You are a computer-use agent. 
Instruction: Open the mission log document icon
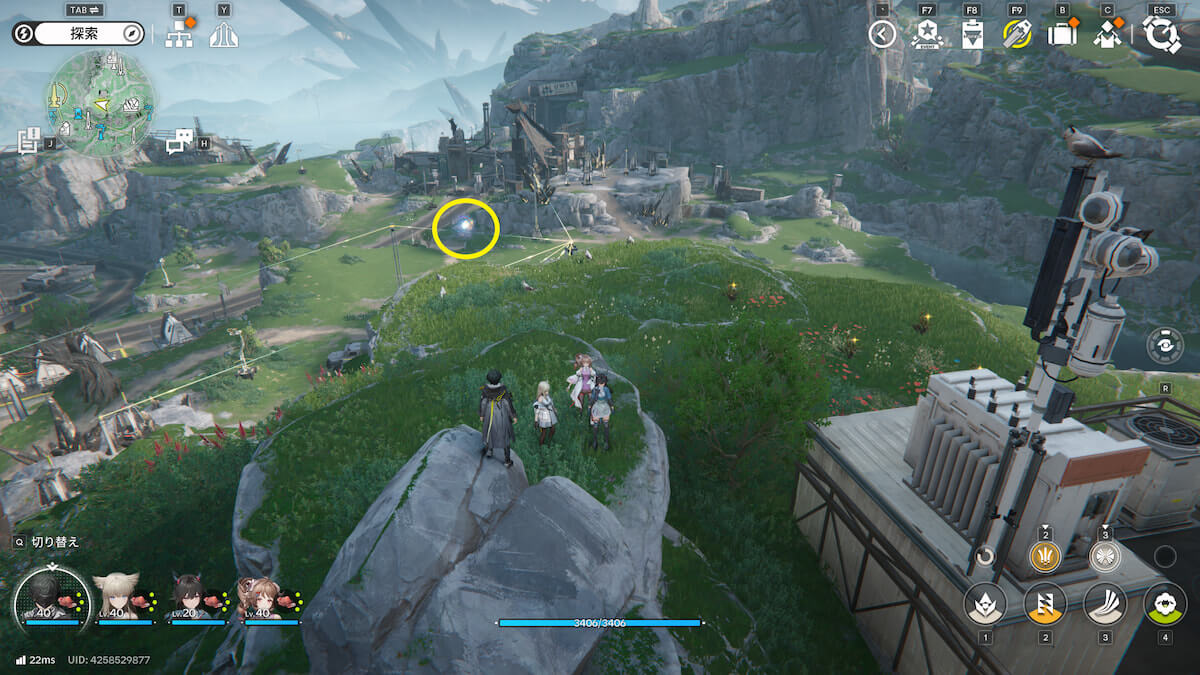pyautogui.click(x=28, y=141)
